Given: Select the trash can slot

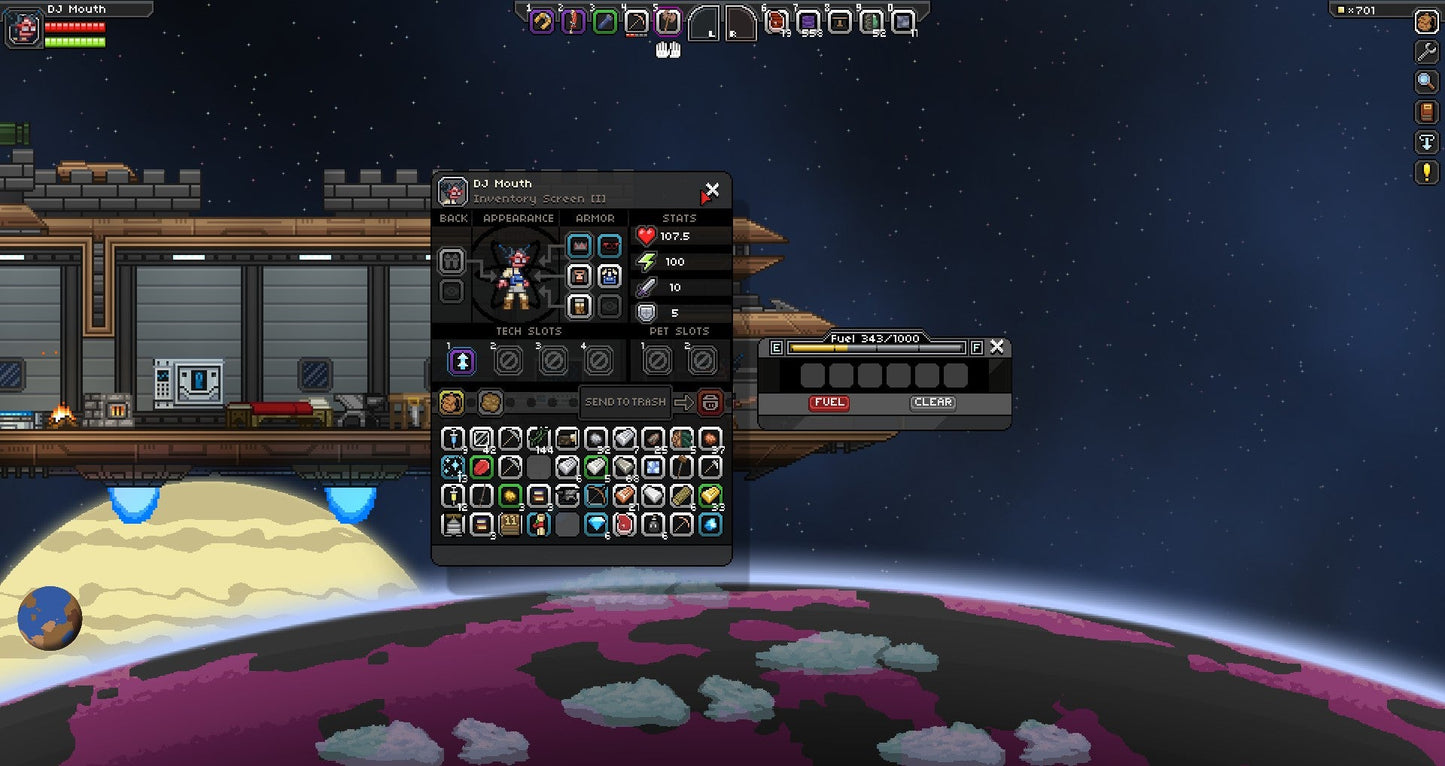Looking at the screenshot, I should click(x=710, y=402).
